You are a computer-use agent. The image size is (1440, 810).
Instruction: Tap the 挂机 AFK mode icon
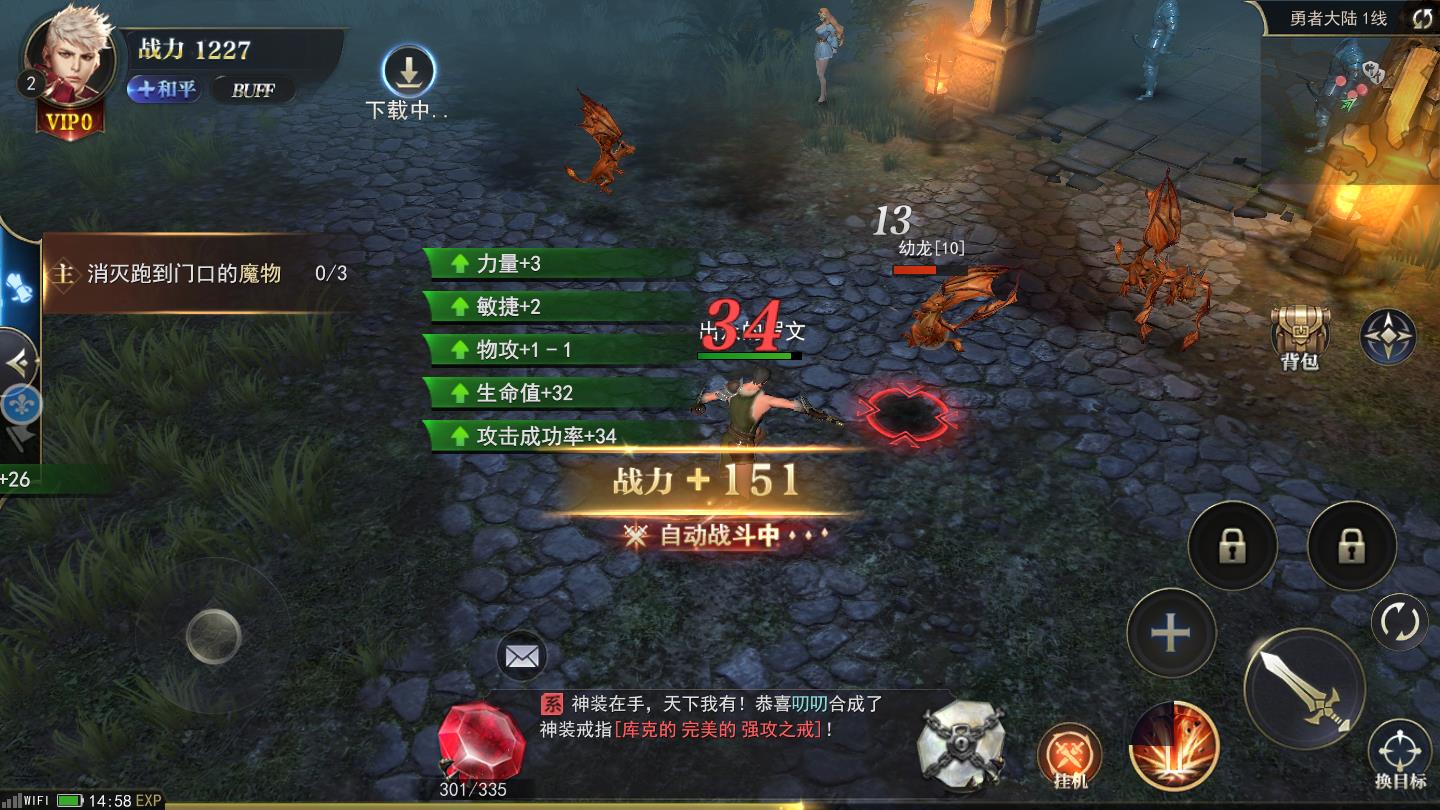(x=1072, y=747)
